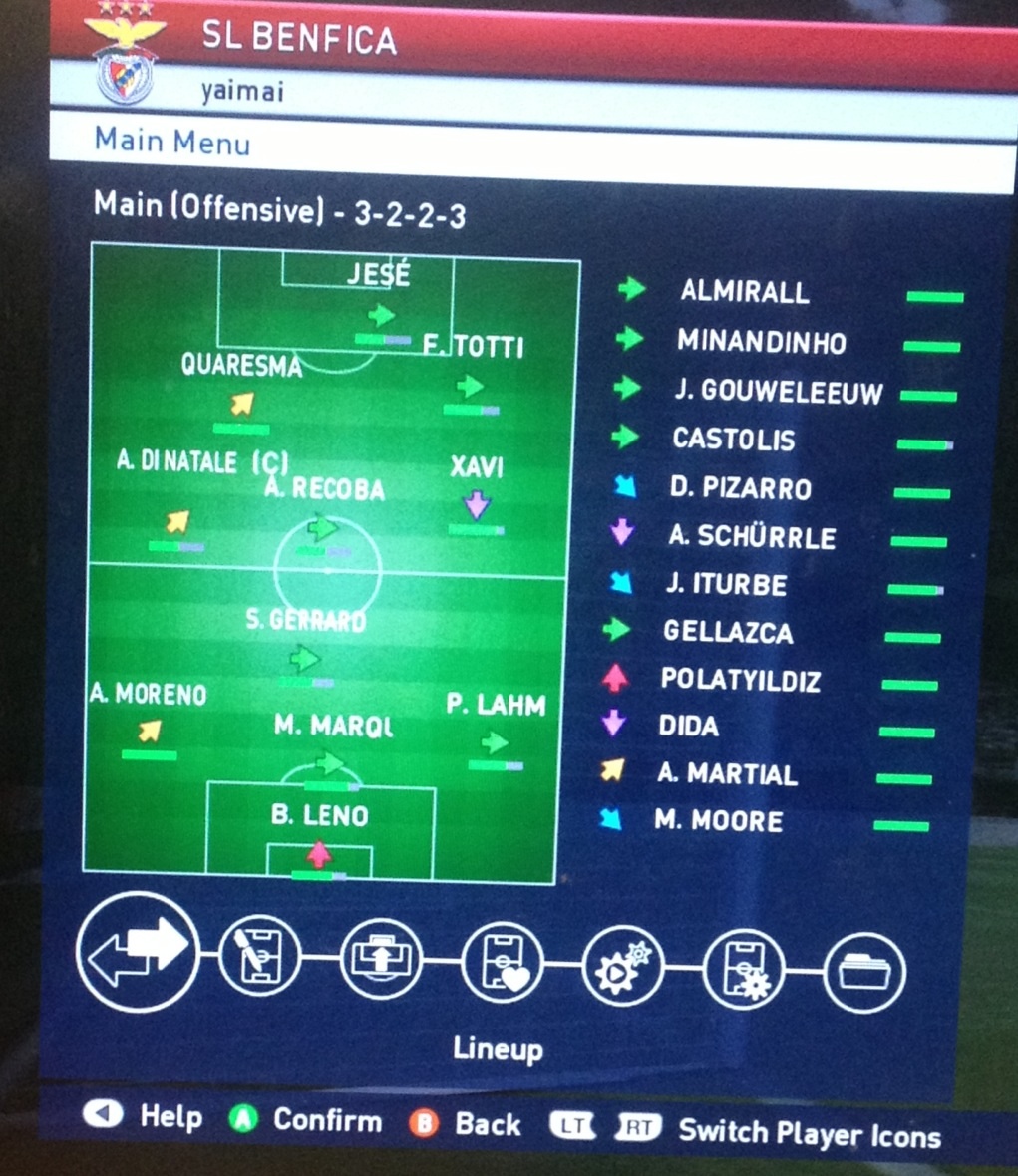Select bench player POLATYILDIZ

click(740, 681)
